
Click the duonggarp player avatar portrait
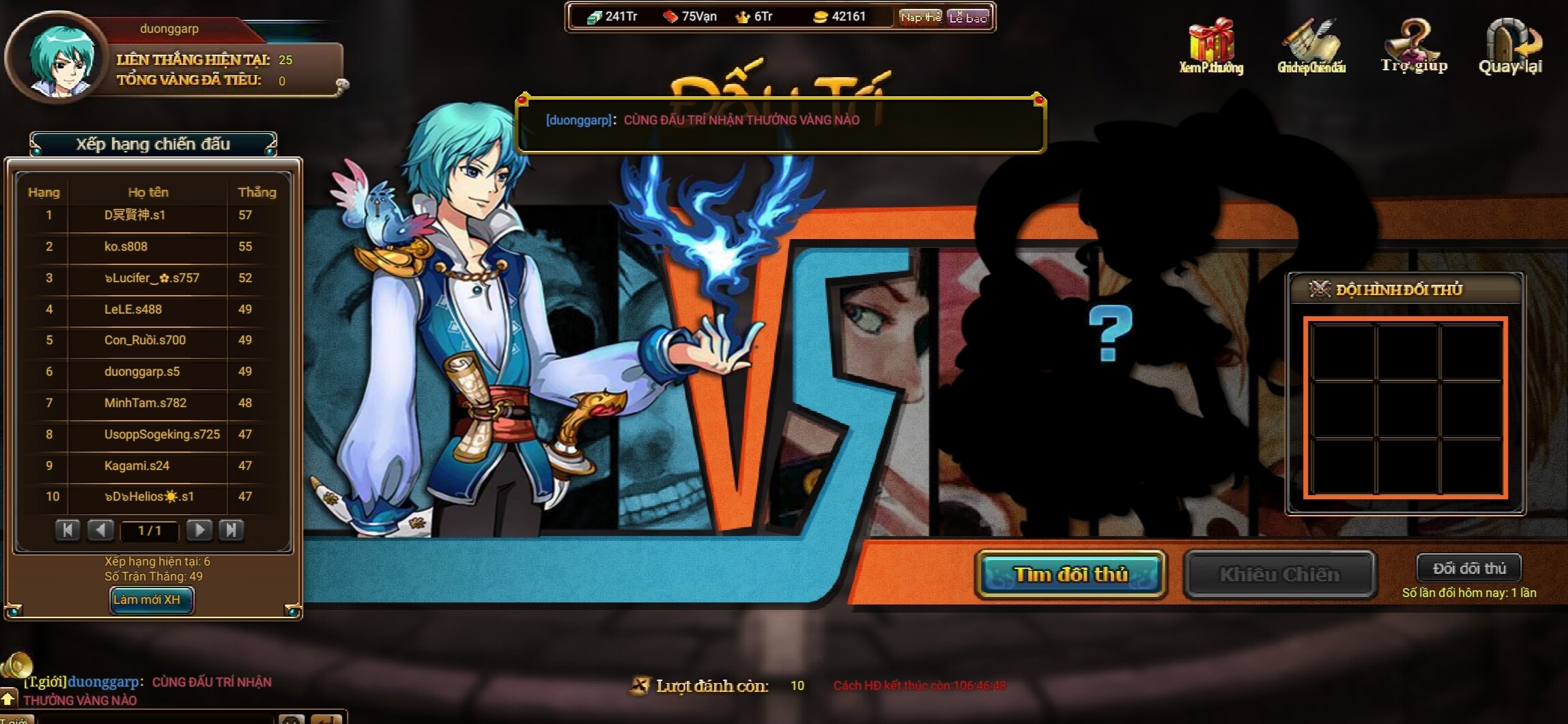click(x=58, y=59)
